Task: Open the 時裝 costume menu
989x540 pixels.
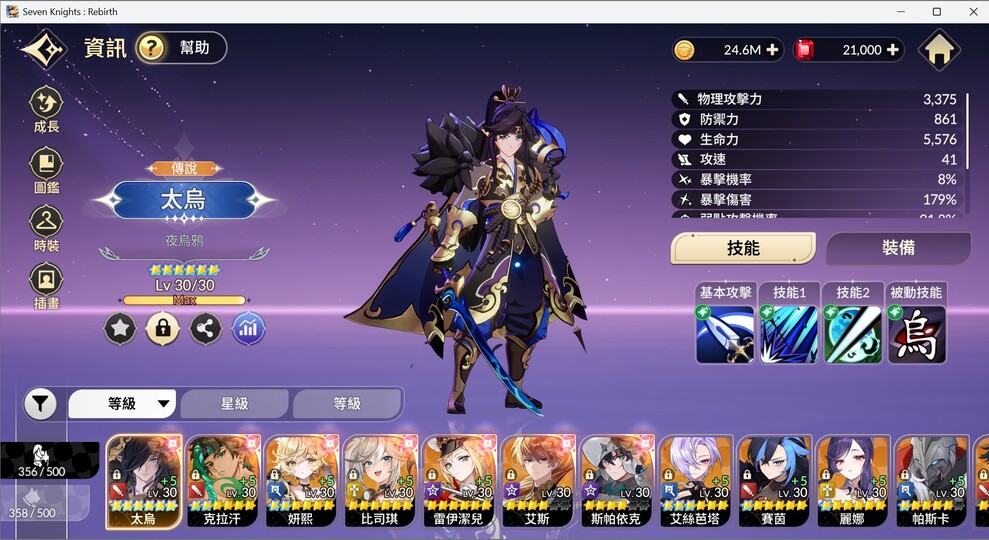Action: [x=46, y=227]
